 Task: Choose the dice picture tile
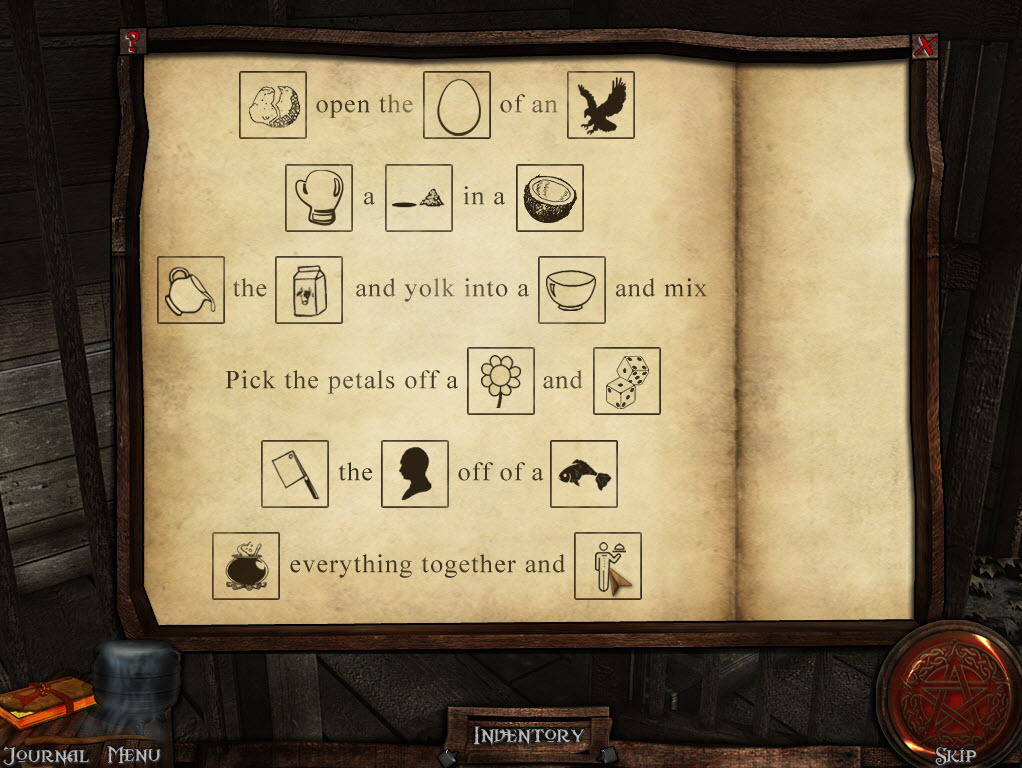tap(627, 381)
